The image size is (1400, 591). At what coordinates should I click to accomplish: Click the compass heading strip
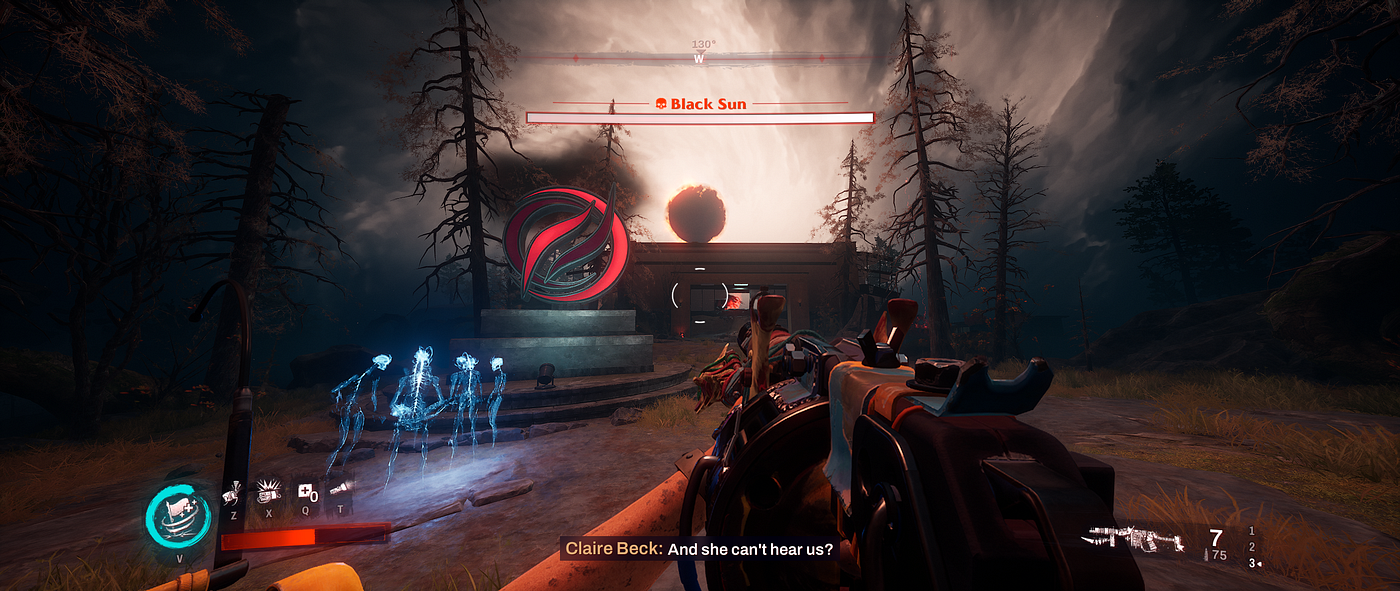pyautogui.click(x=699, y=58)
